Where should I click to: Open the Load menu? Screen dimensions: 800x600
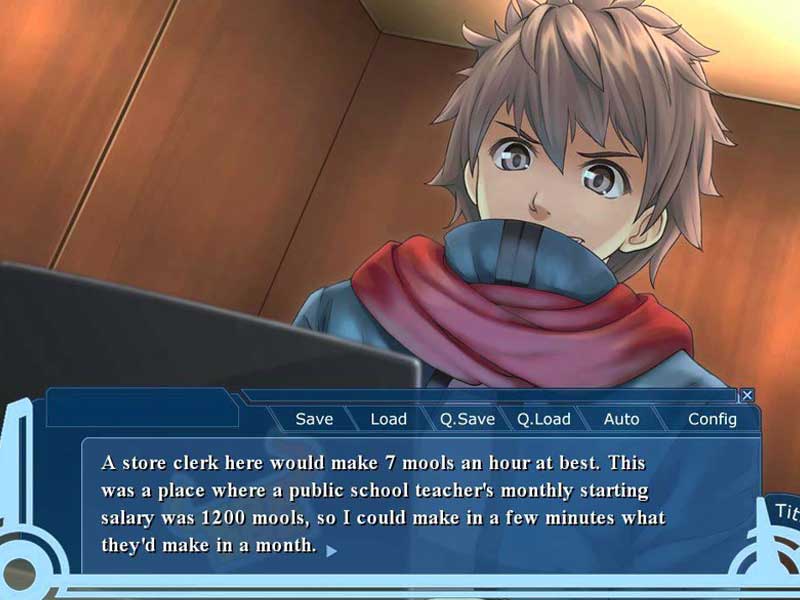tap(388, 419)
